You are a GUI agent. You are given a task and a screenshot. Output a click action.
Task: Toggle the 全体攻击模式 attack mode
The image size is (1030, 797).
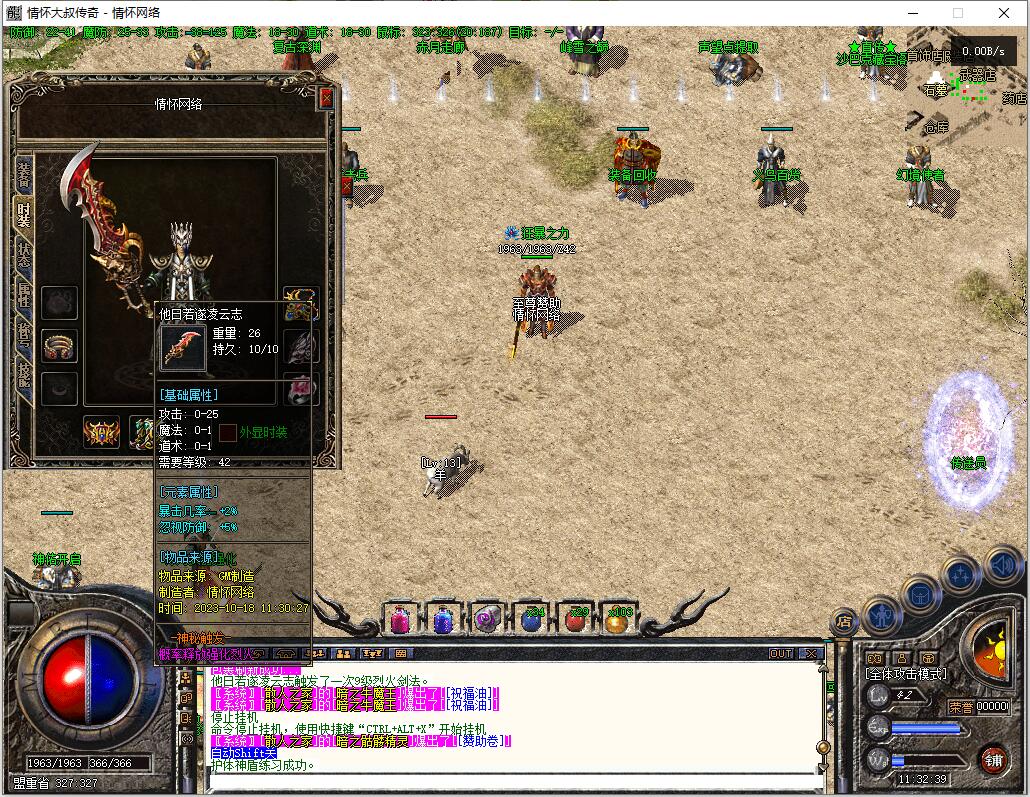pyautogui.click(x=906, y=674)
